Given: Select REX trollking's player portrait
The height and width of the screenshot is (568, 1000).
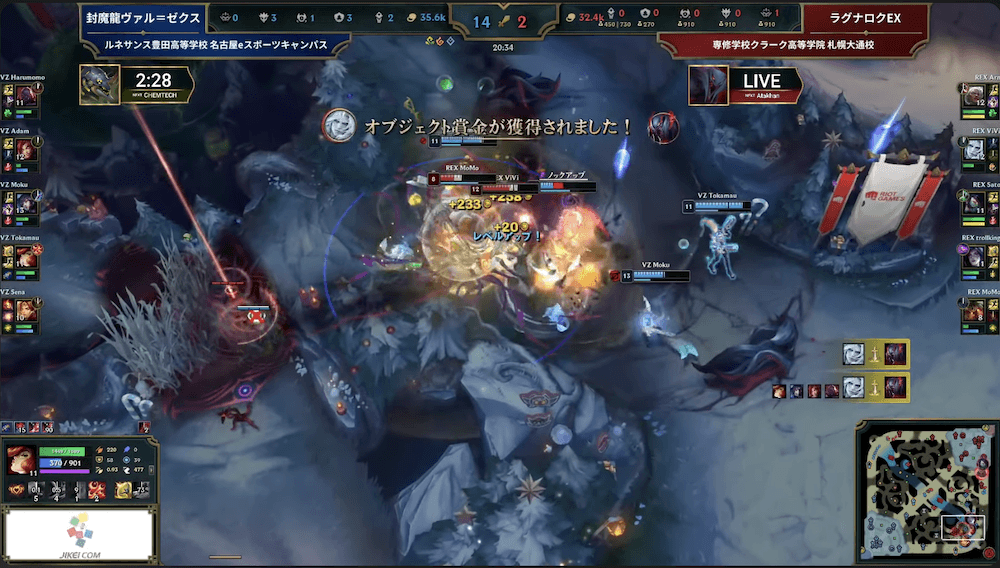Looking at the screenshot, I should (x=975, y=257).
